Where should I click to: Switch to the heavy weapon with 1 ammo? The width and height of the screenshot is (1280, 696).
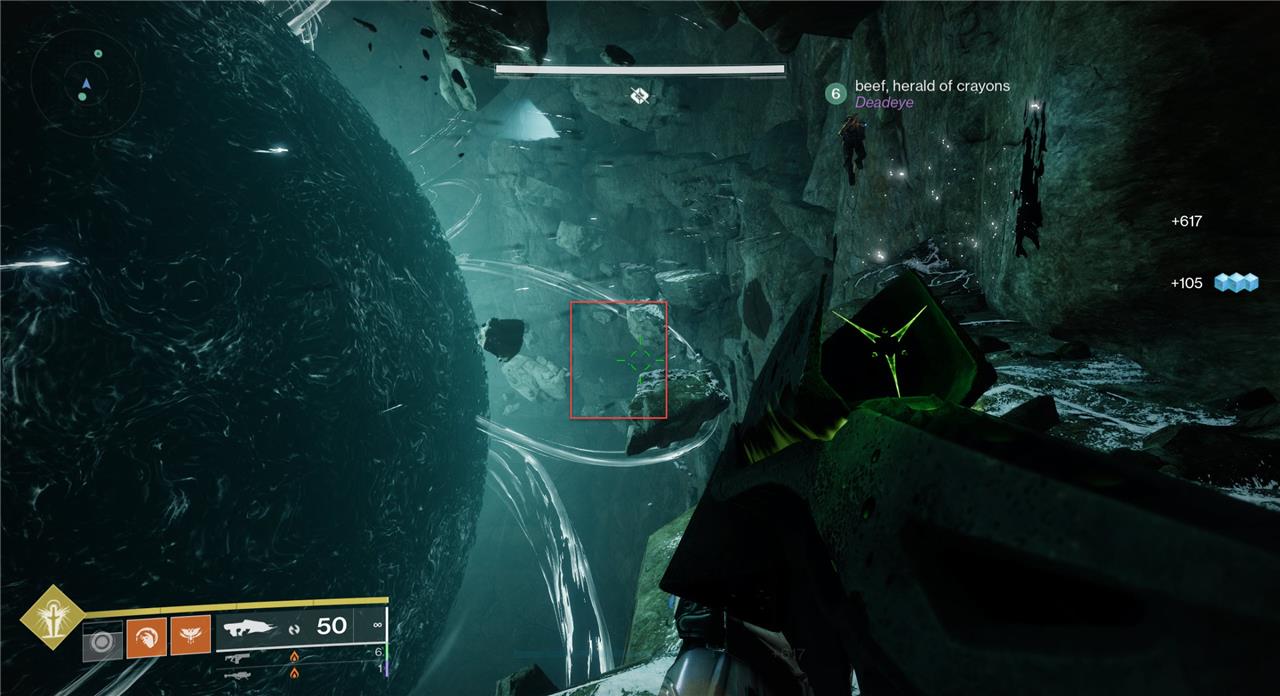tap(238, 675)
